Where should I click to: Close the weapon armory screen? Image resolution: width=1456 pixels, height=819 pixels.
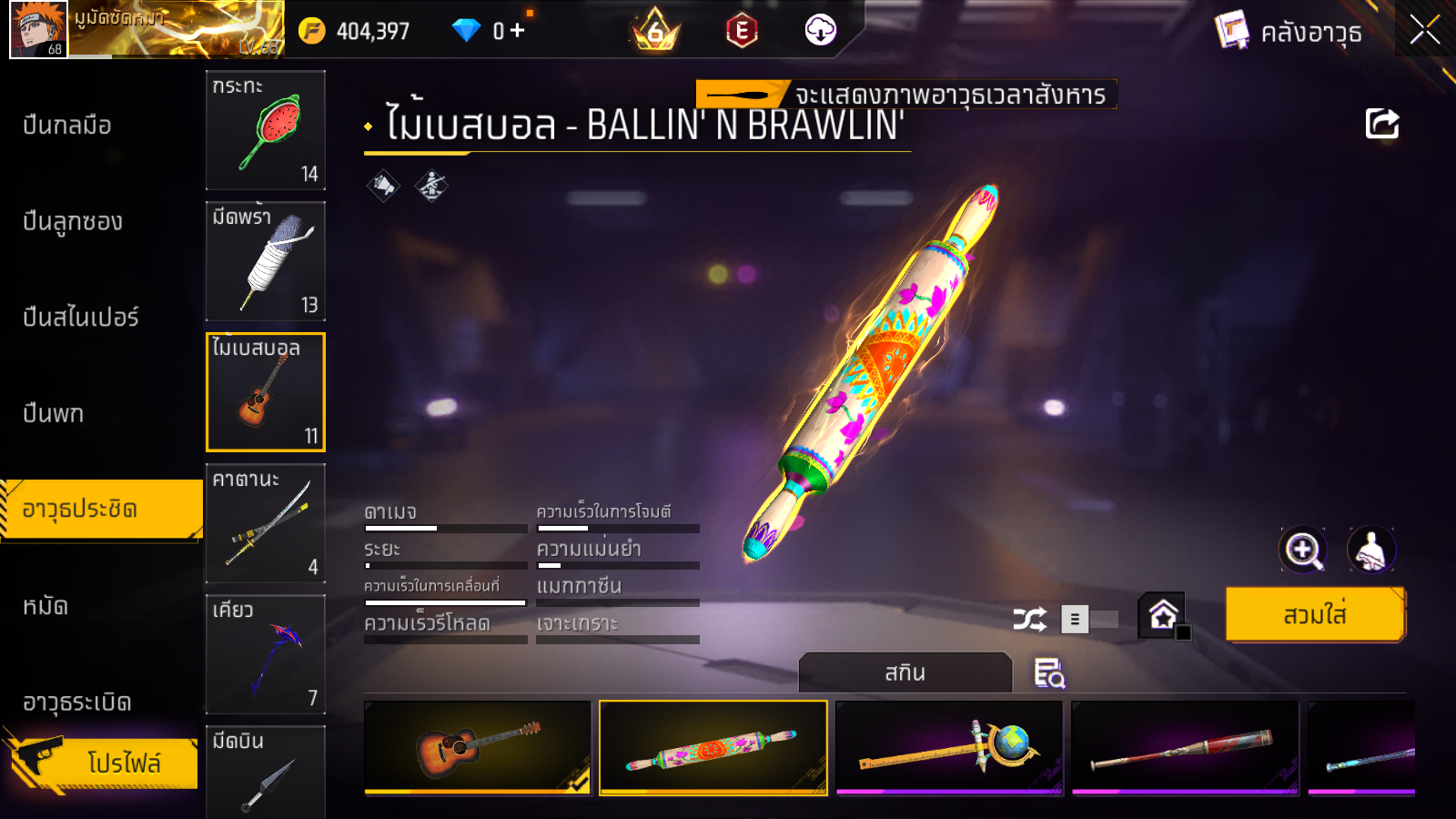1424,30
